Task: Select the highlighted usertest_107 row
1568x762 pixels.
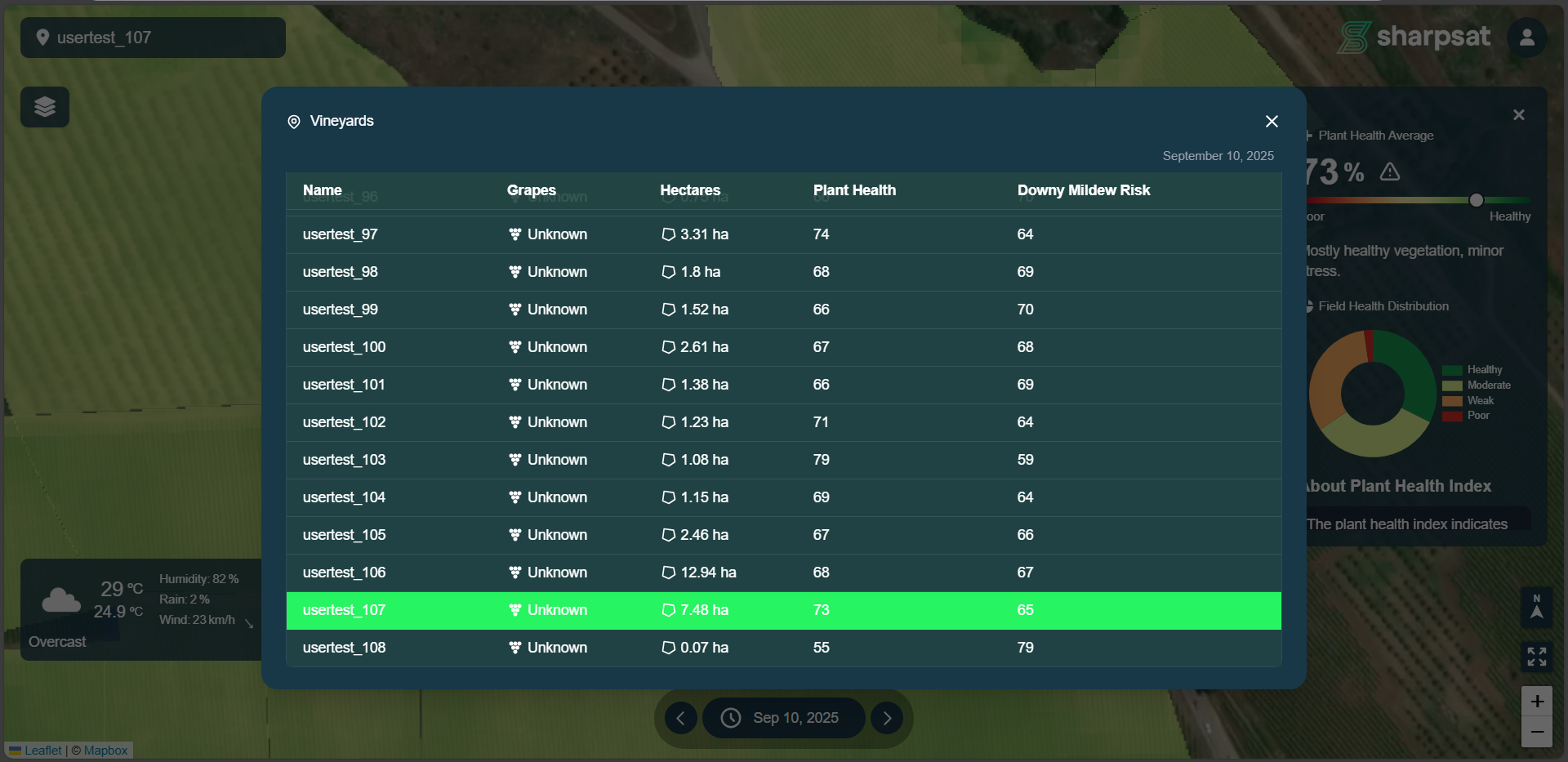Action: click(x=344, y=610)
